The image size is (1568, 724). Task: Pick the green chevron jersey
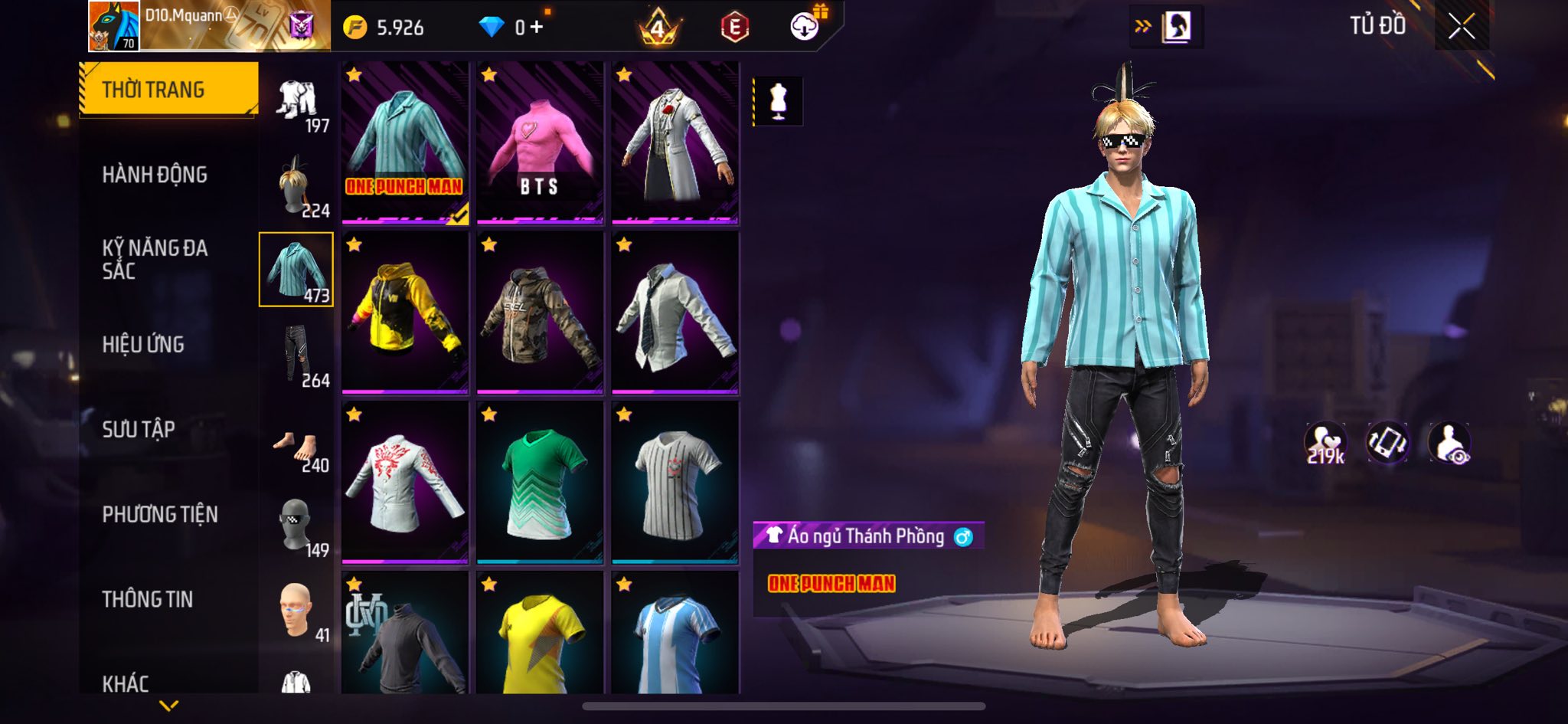[x=540, y=483]
